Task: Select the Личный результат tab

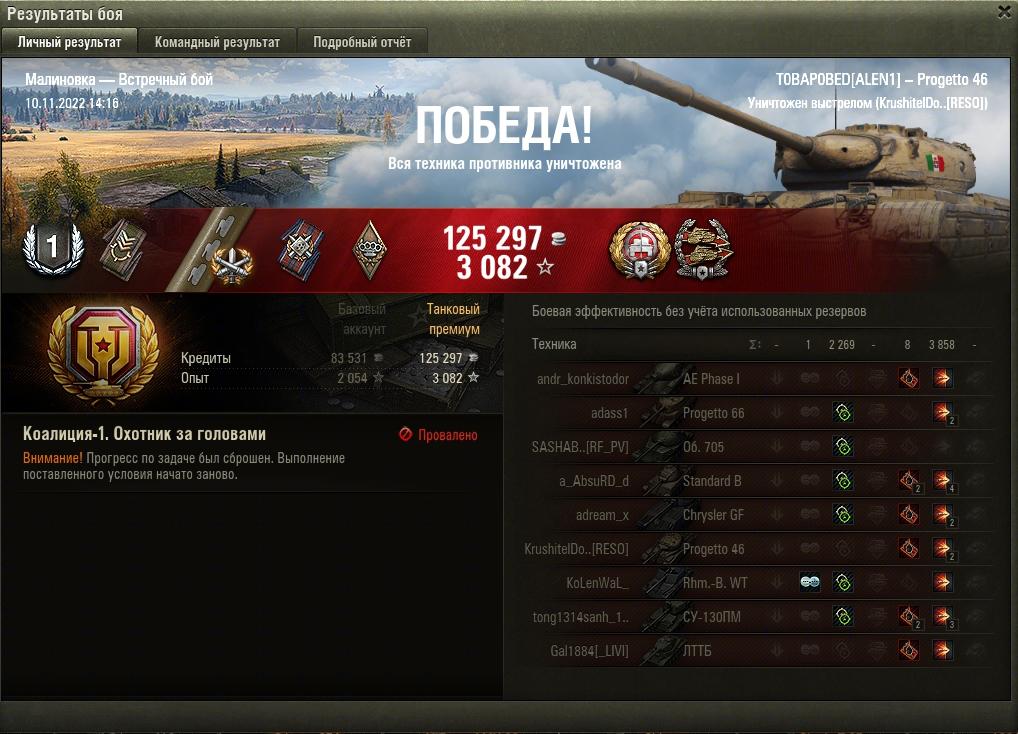Action: [70, 42]
